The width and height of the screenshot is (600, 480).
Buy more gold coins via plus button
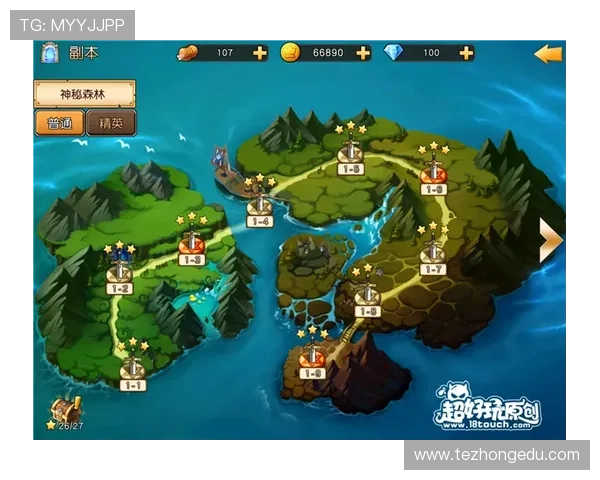click(x=362, y=53)
